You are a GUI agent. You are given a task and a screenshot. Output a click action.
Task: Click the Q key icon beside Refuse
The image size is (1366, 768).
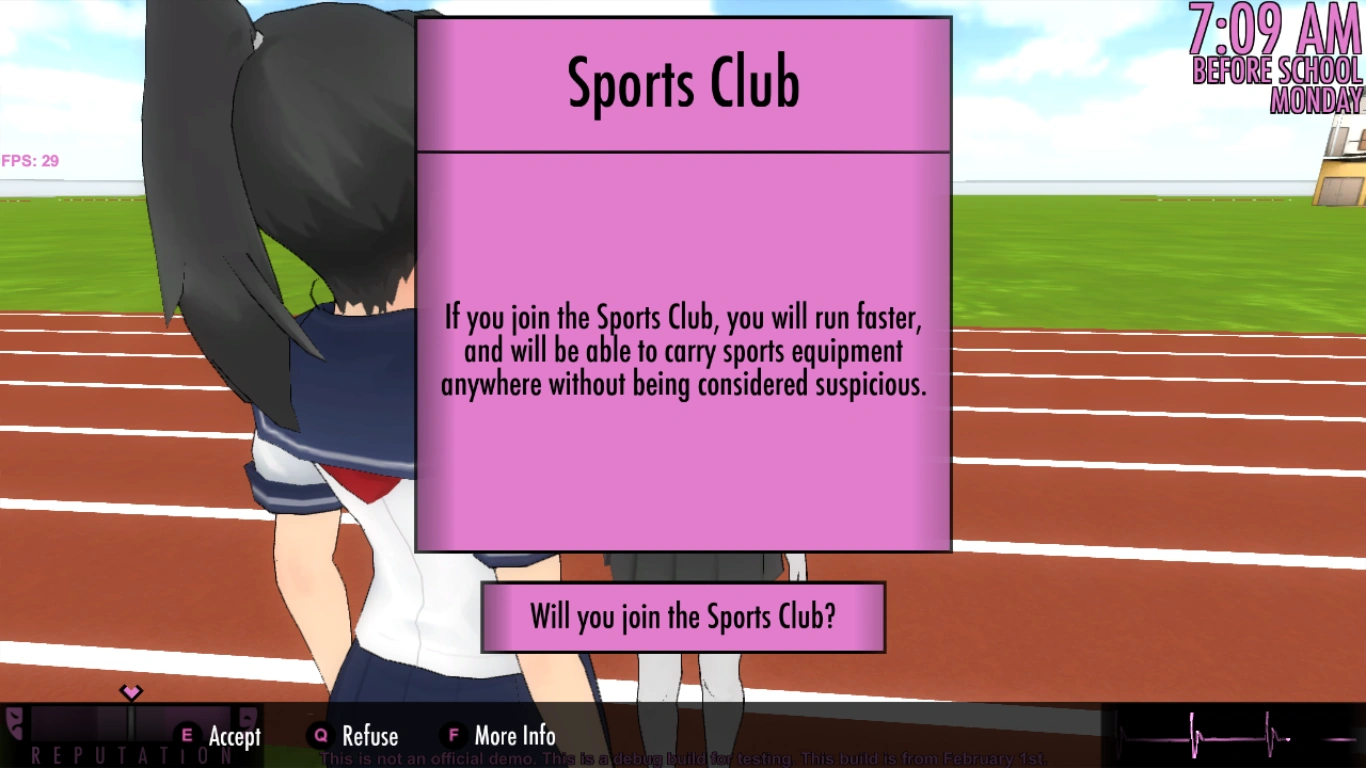[x=319, y=736]
